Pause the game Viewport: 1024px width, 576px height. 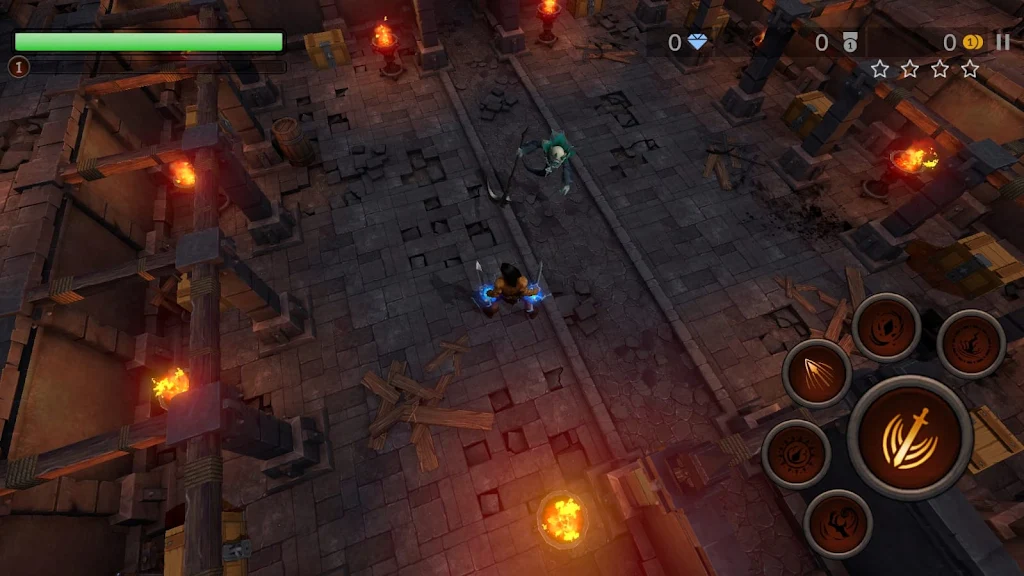click(x=1002, y=42)
